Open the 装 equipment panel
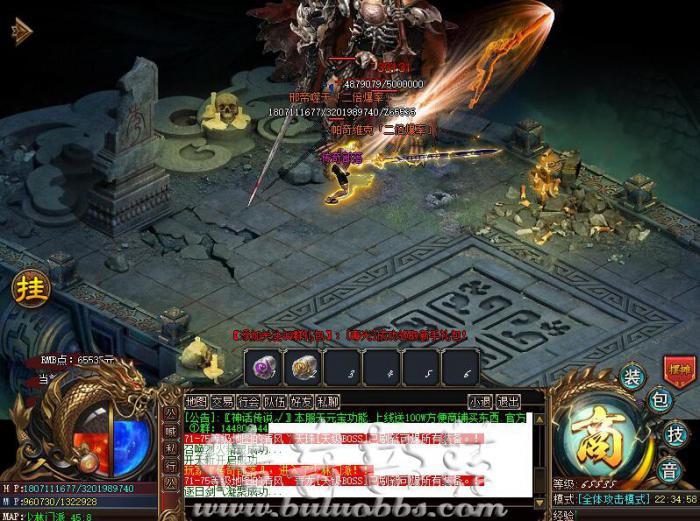The width and height of the screenshot is (700, 521). 631,377
